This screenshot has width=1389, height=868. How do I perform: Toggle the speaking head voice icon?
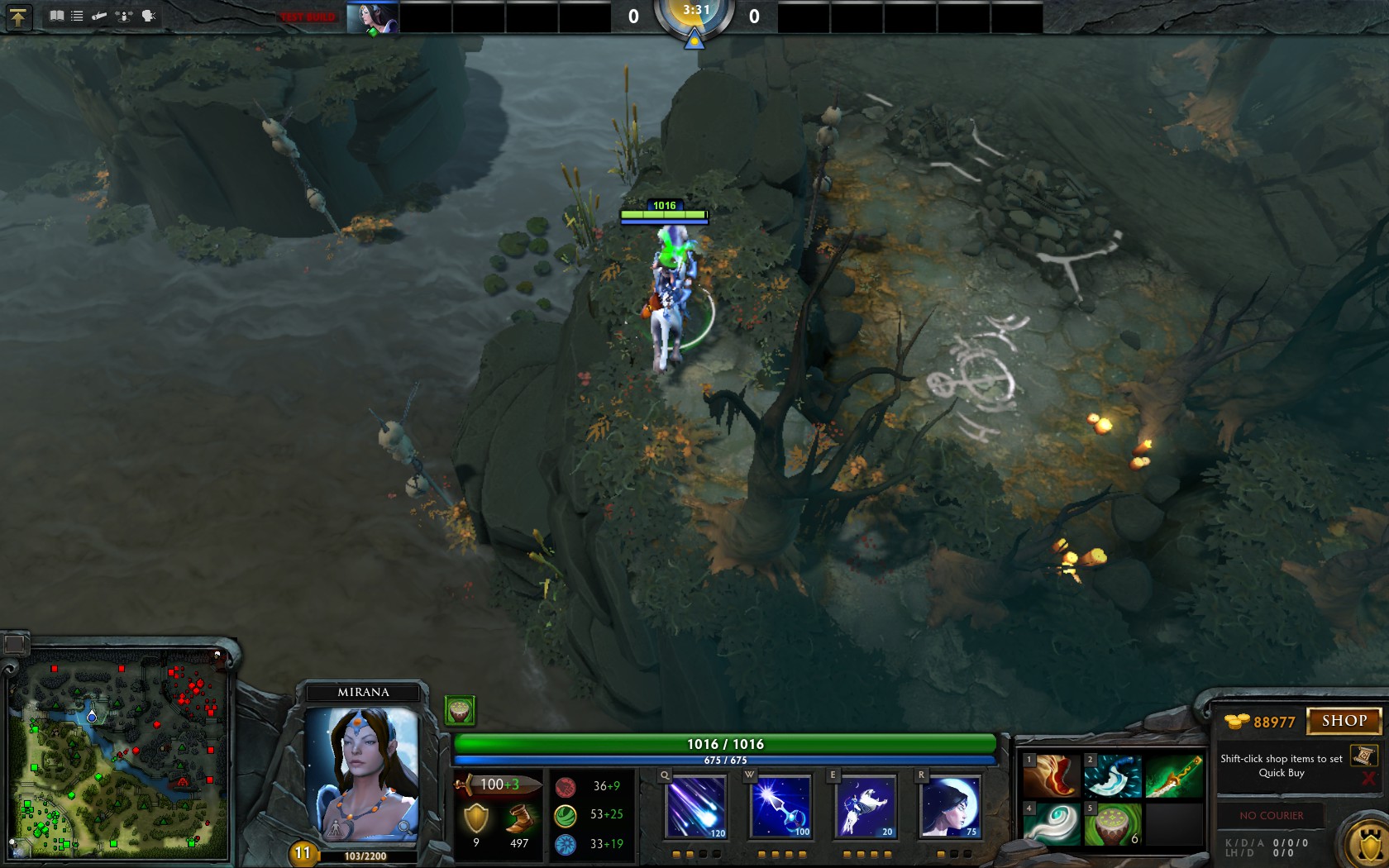click(x=149, y=16)
